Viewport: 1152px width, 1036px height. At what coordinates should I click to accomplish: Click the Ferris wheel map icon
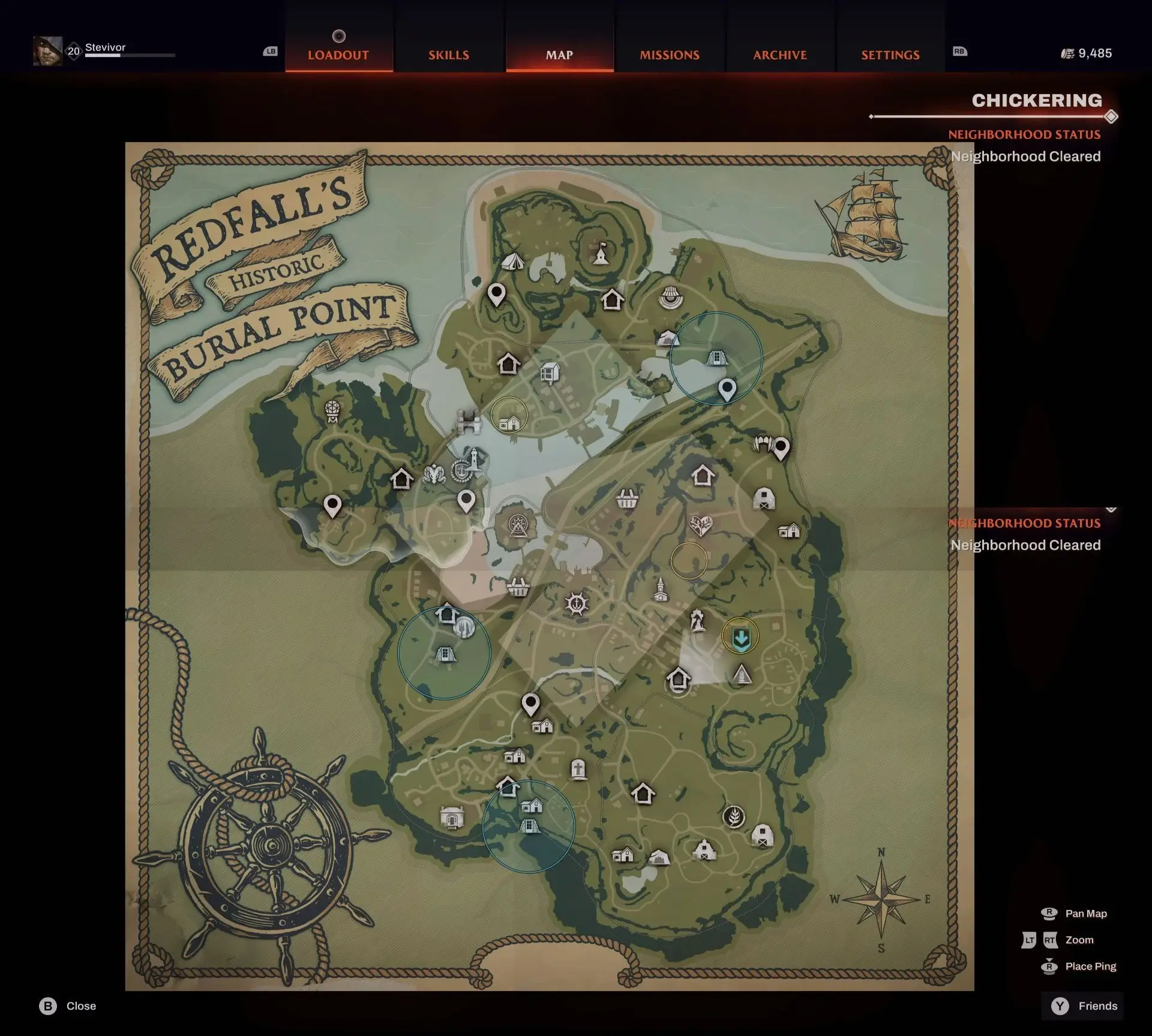pyautogui.click(x=518, y=525)
